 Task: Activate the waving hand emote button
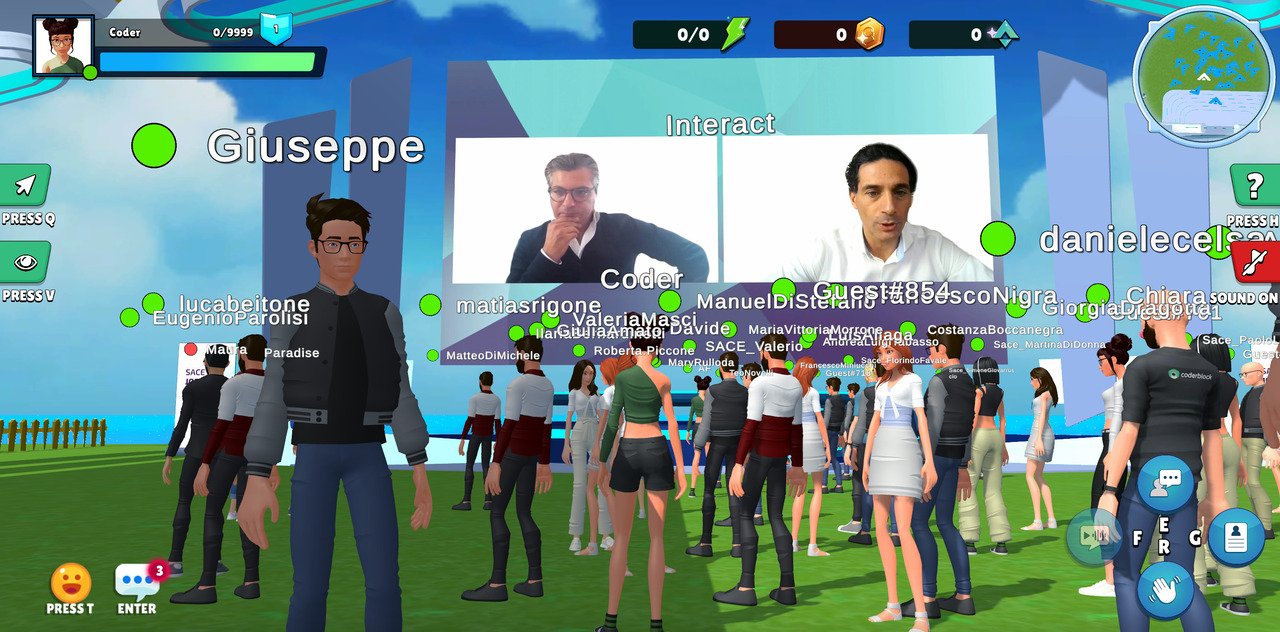coord(1165,589)
